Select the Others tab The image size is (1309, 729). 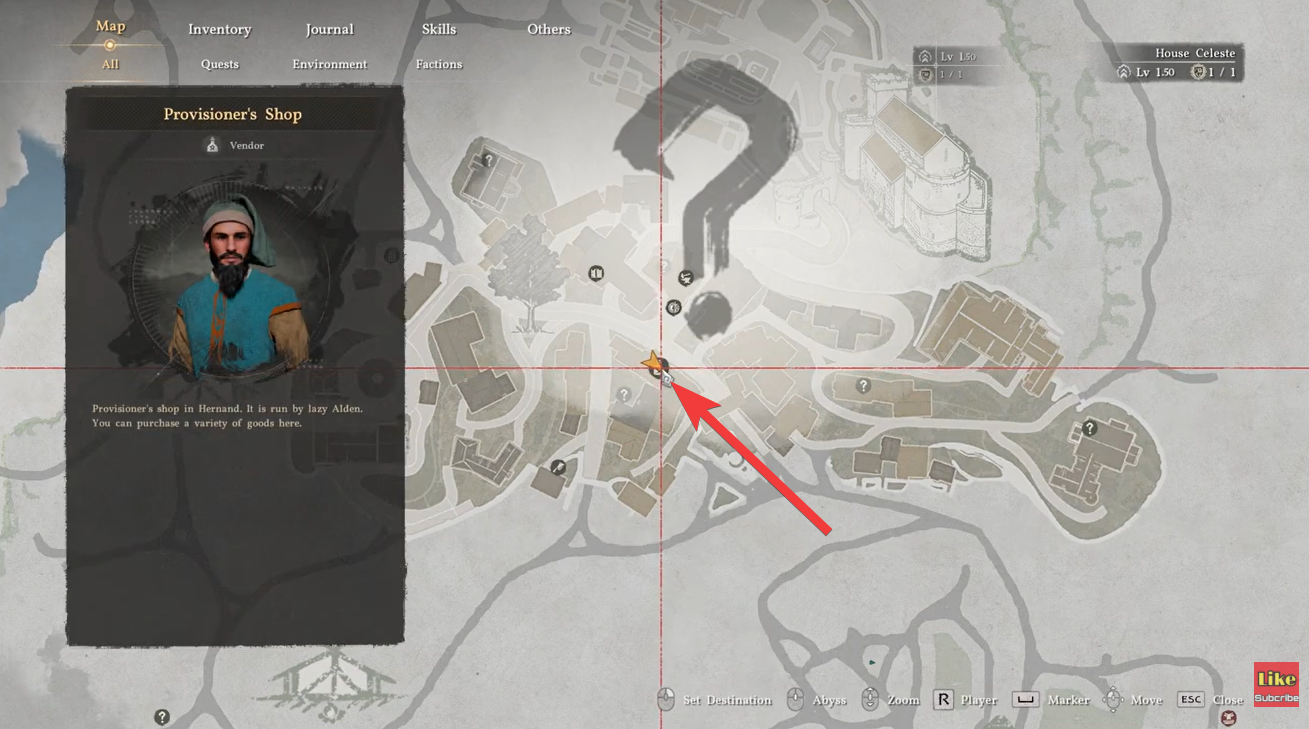coord(548,29)
